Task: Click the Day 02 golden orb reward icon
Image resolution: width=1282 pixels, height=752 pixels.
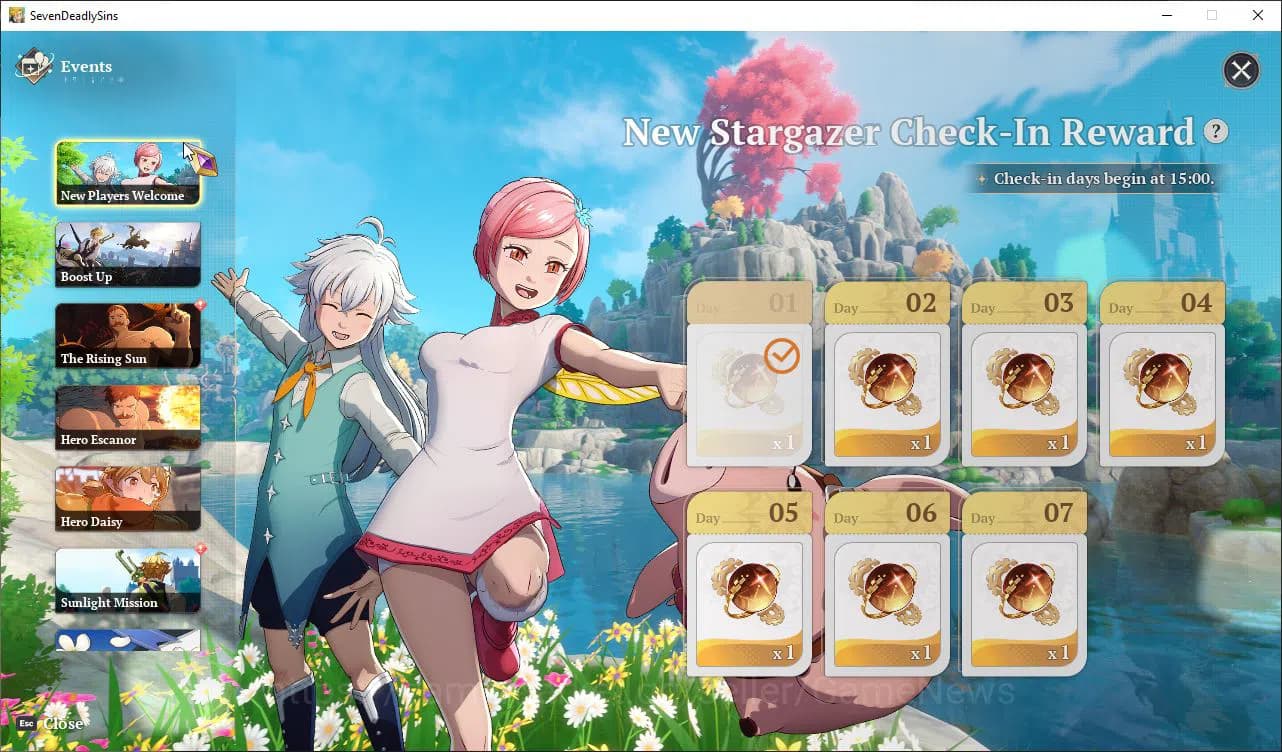Action: coord(886,378)
